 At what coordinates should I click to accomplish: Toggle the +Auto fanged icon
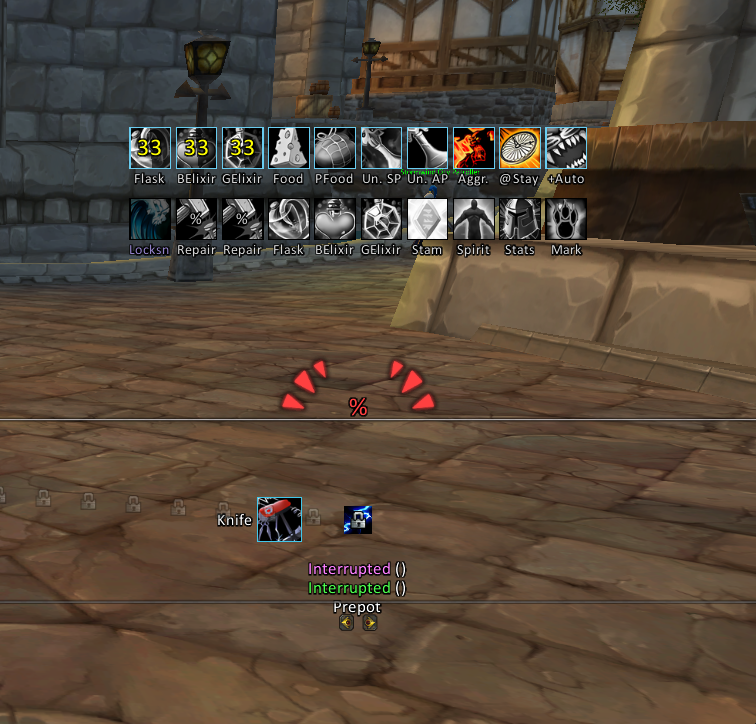[566, 148]
